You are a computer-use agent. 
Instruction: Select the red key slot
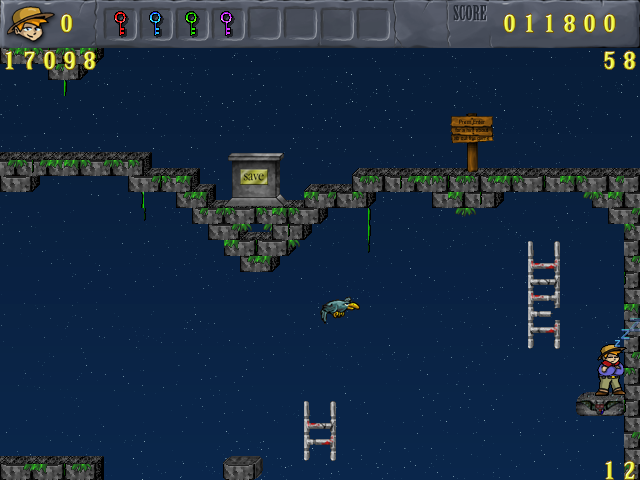coord(120,23)
